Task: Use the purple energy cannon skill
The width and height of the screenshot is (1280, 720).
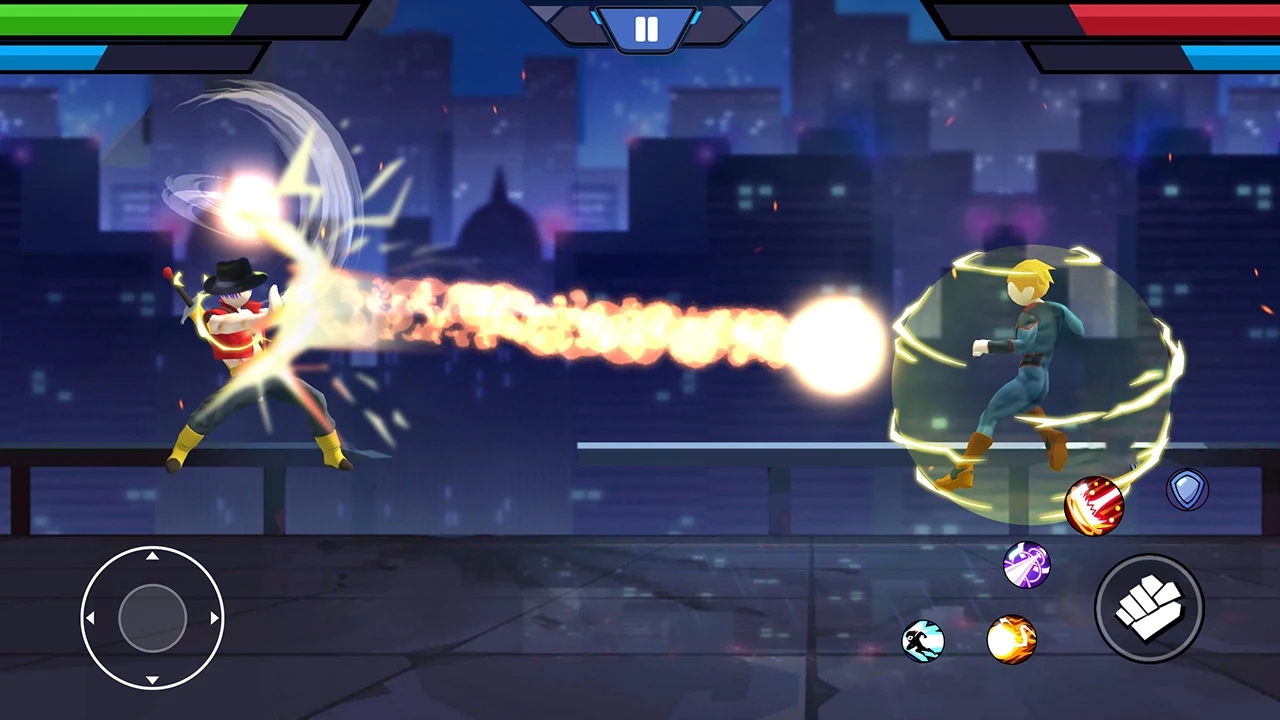Action: (x=1027, y=566)
